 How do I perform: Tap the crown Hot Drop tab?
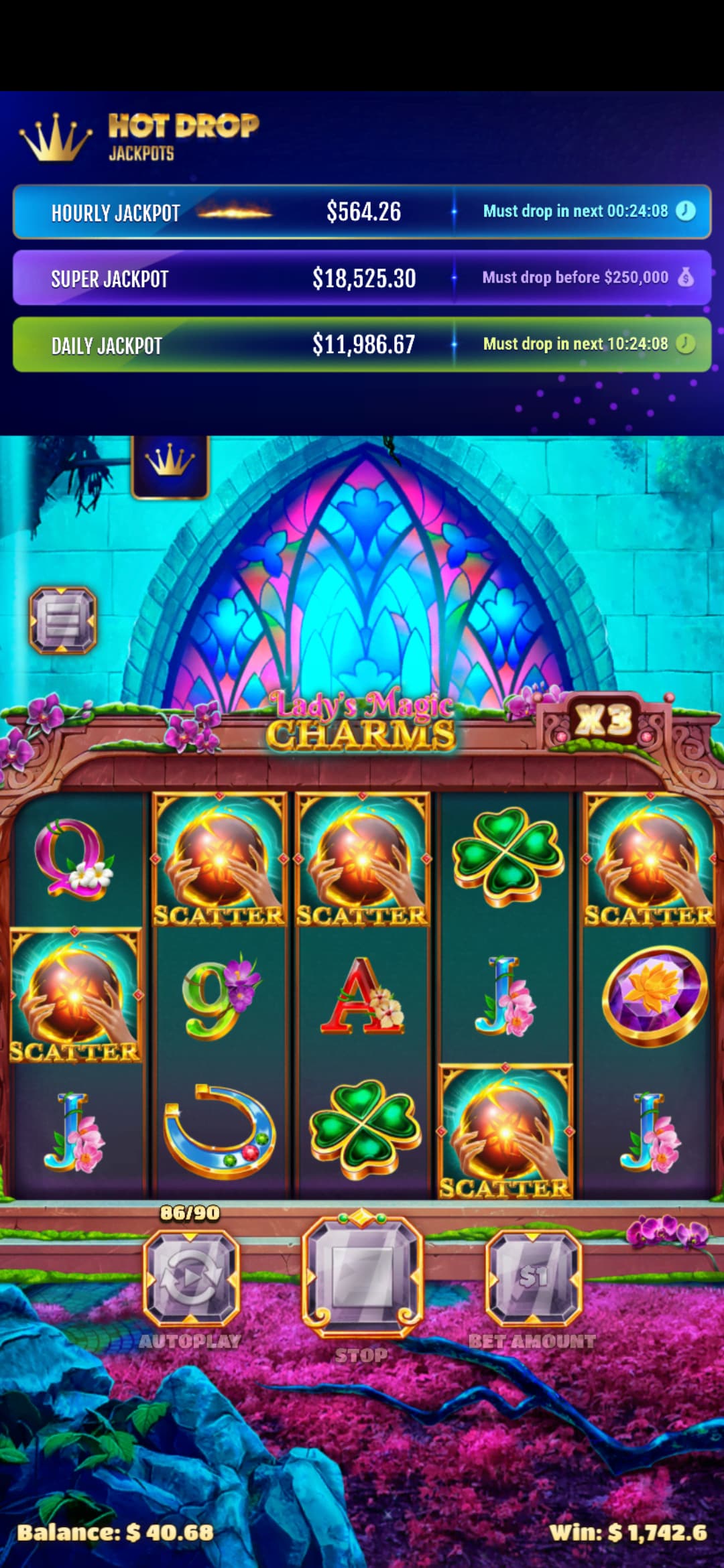point(170,464)
